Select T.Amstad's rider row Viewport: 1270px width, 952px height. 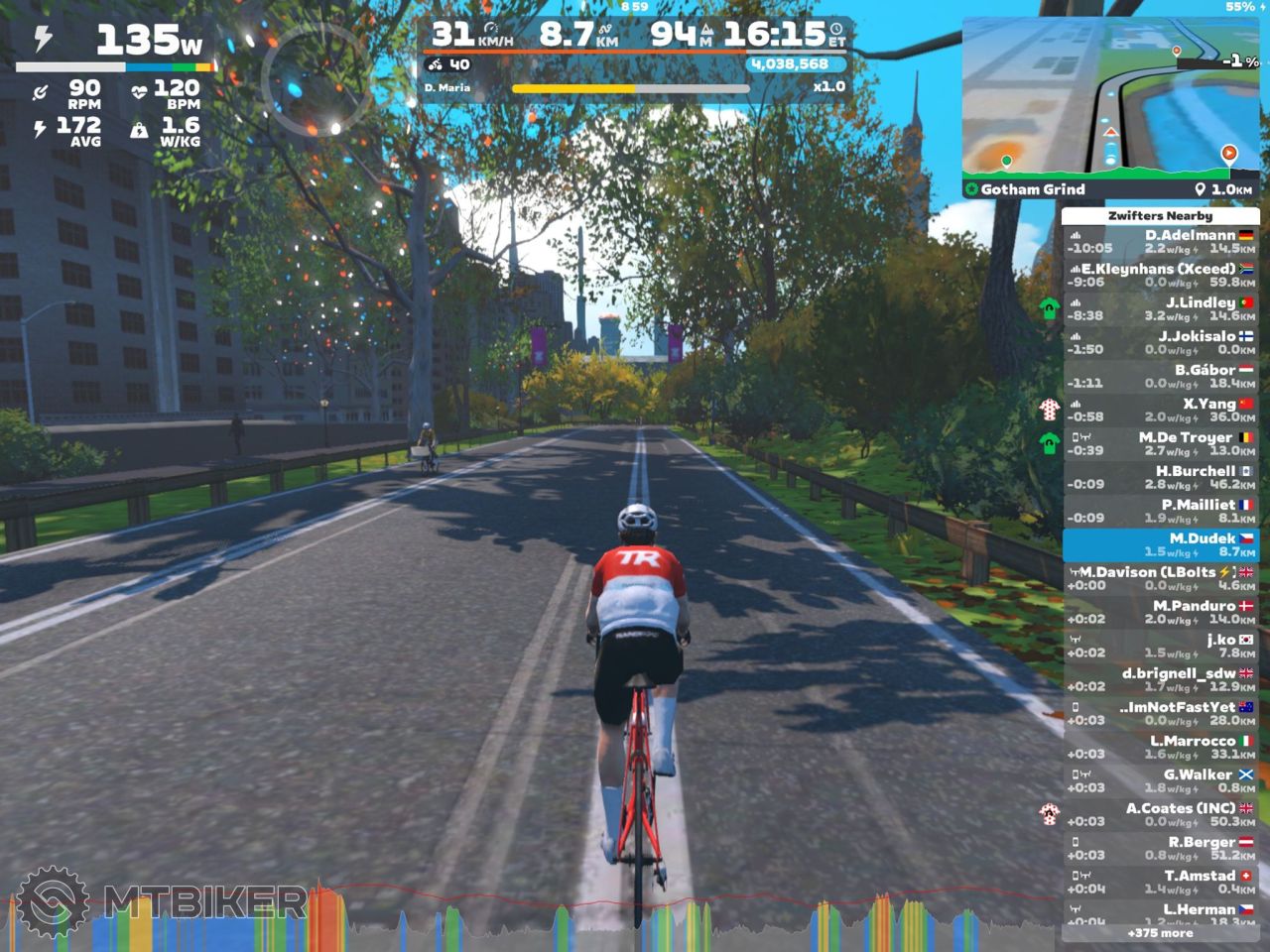(x=1161, y=883)
